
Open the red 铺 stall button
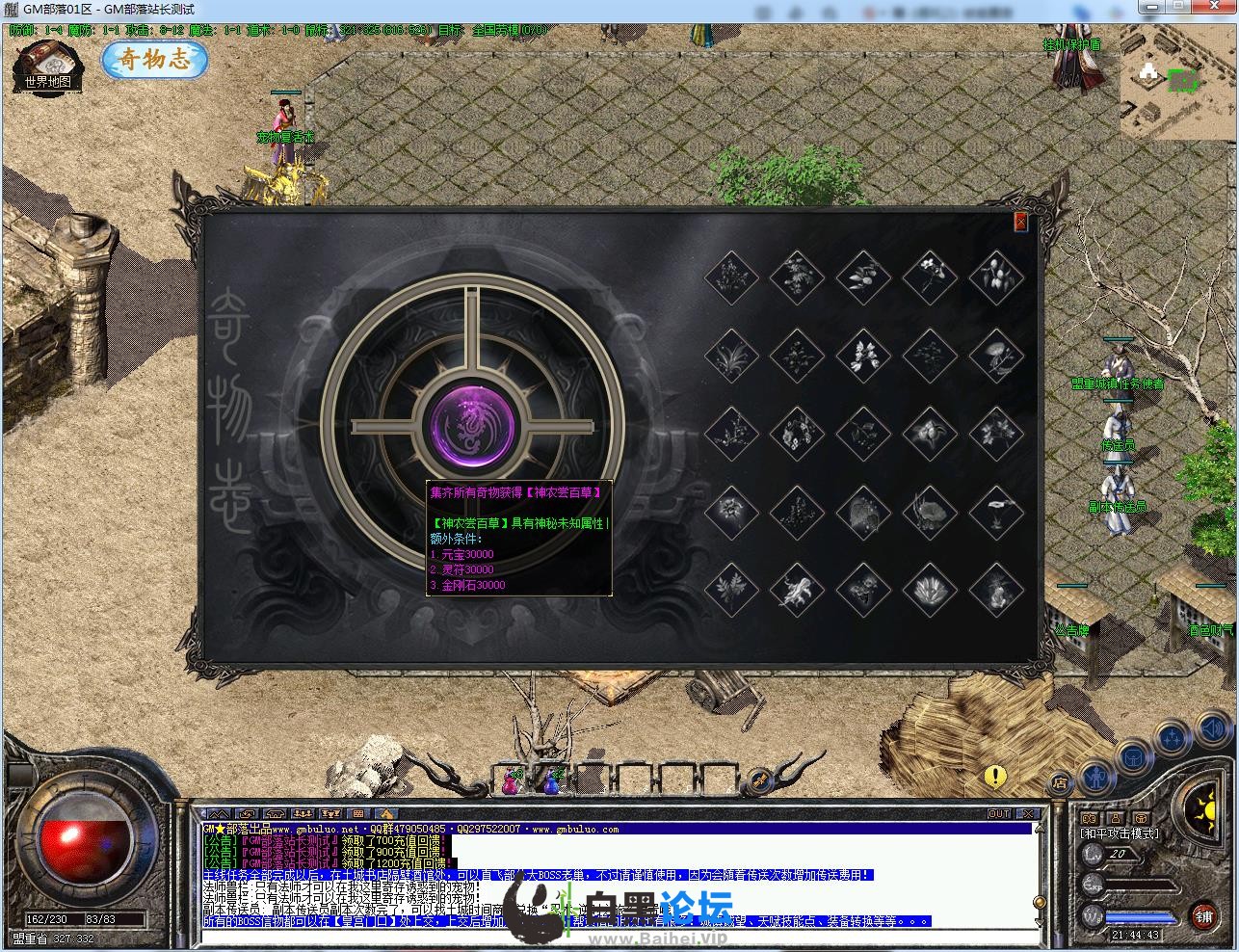tap(1203, 913)
